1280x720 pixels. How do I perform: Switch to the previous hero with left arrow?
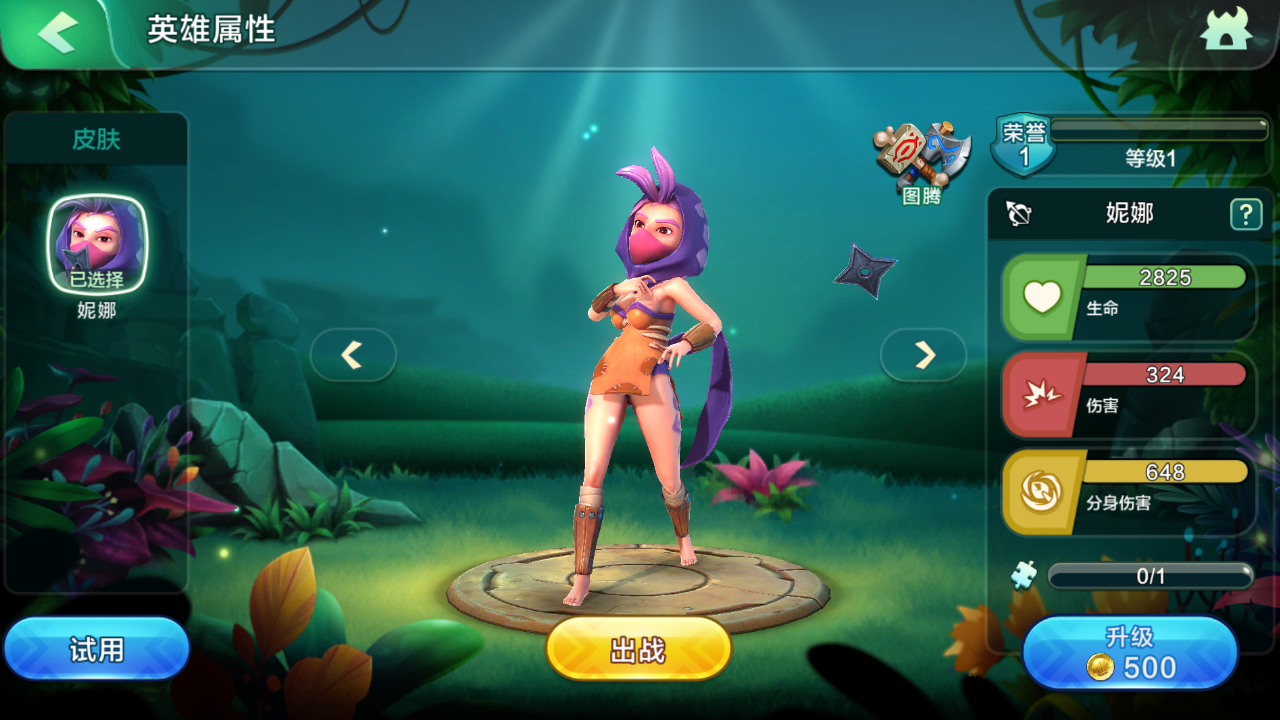click(x=352, y=355)
